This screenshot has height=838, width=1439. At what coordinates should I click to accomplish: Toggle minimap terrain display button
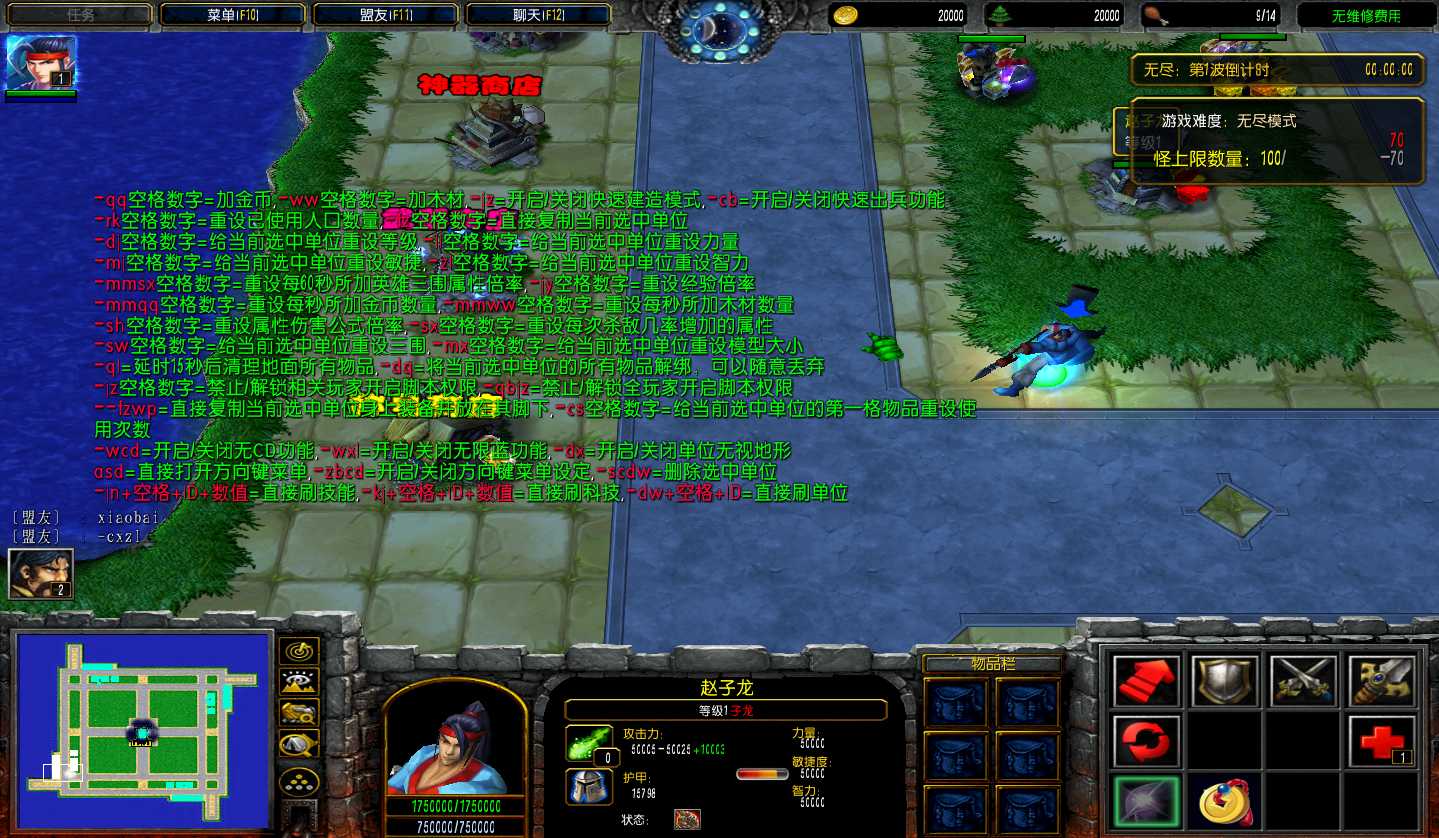tap(299, 682)
